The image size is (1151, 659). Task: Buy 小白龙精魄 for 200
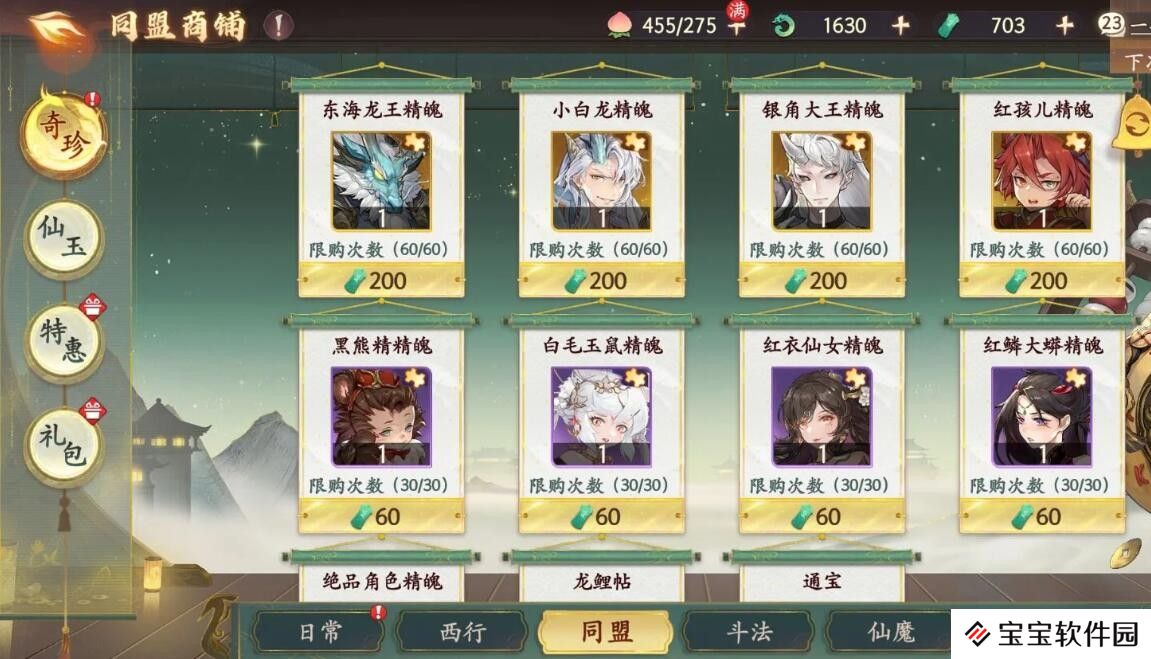pyautogui.click(x=601, y=281)
